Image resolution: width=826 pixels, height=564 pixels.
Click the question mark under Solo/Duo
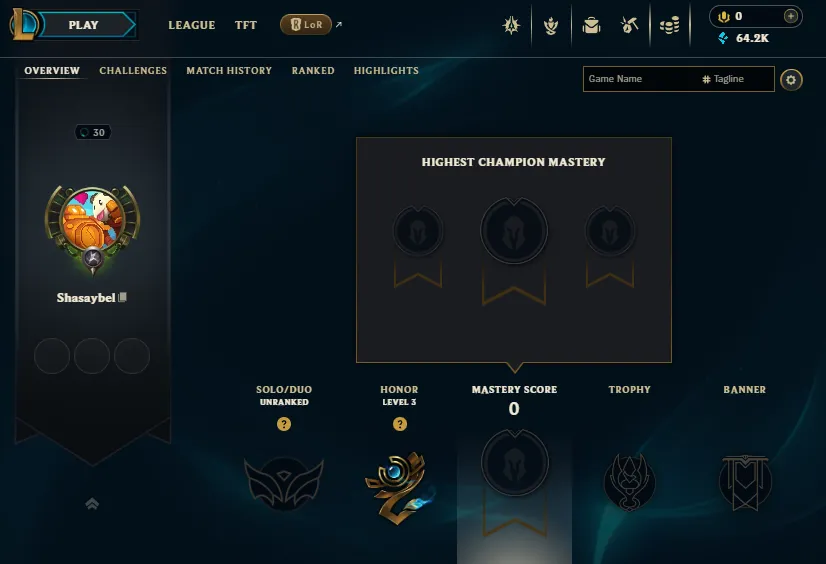[x=284, y=424]
